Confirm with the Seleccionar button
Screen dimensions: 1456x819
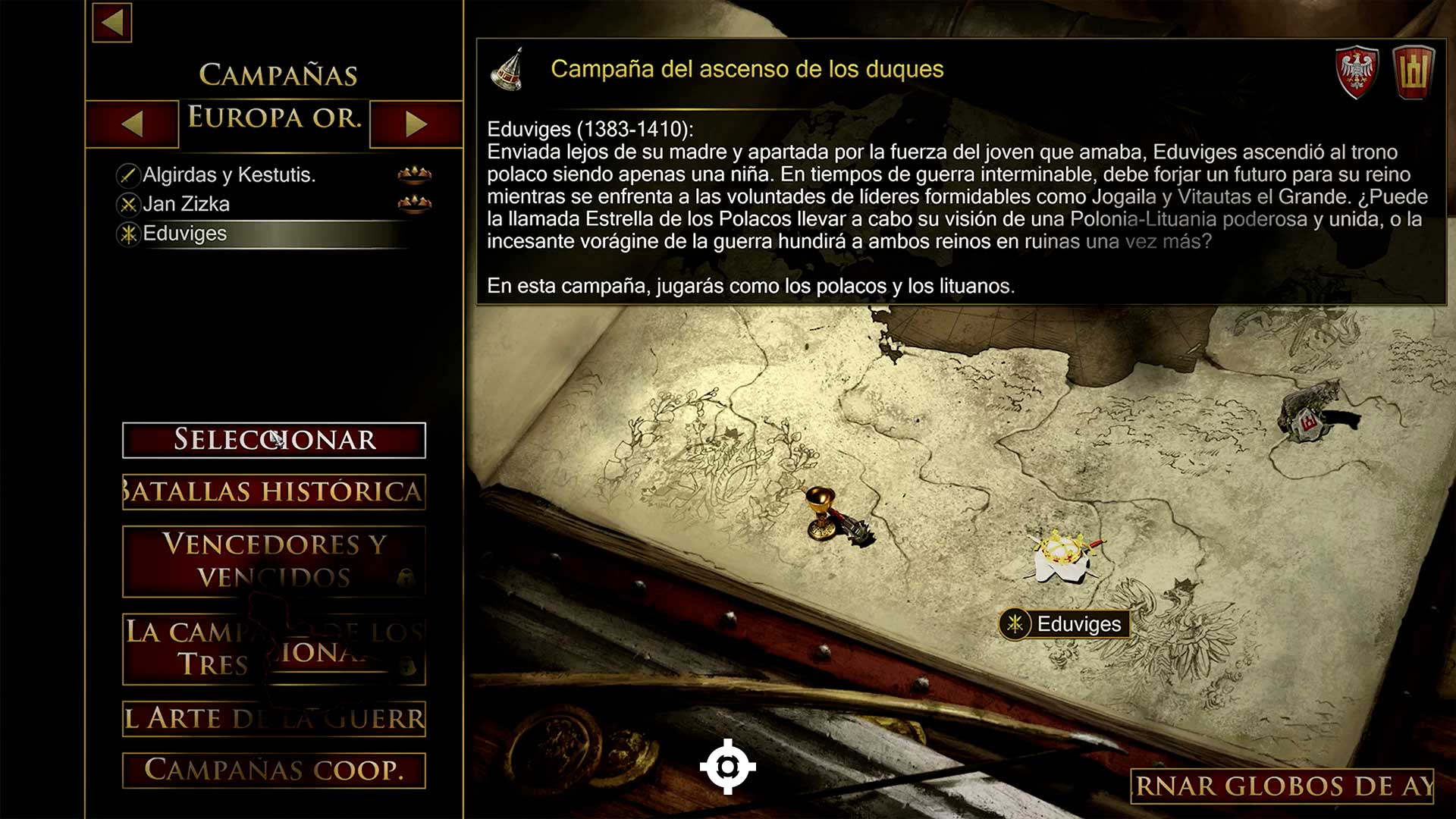pos(274,440)
